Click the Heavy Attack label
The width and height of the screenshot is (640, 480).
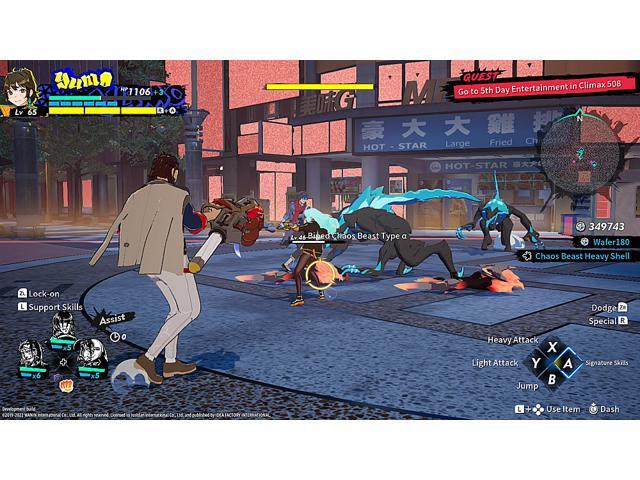pos(513,340)
